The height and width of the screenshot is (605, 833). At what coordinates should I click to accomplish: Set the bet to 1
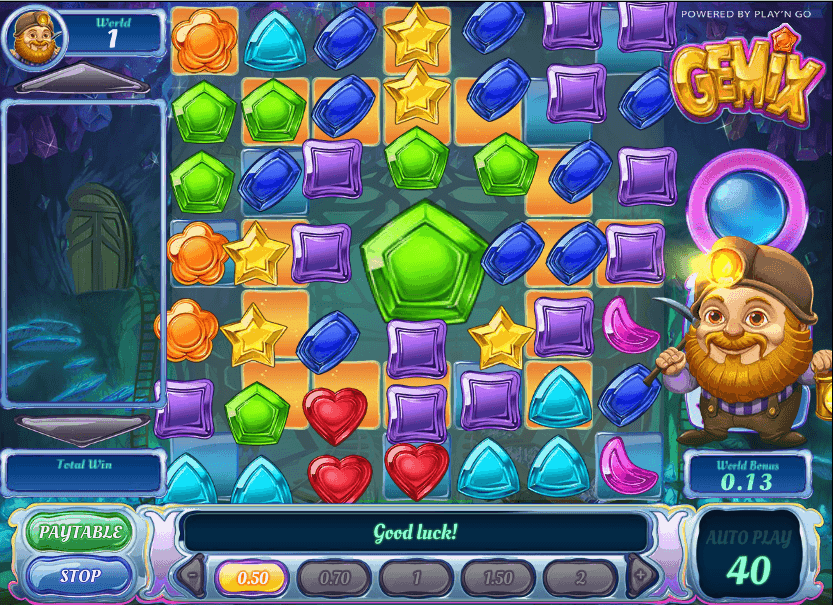415,578
